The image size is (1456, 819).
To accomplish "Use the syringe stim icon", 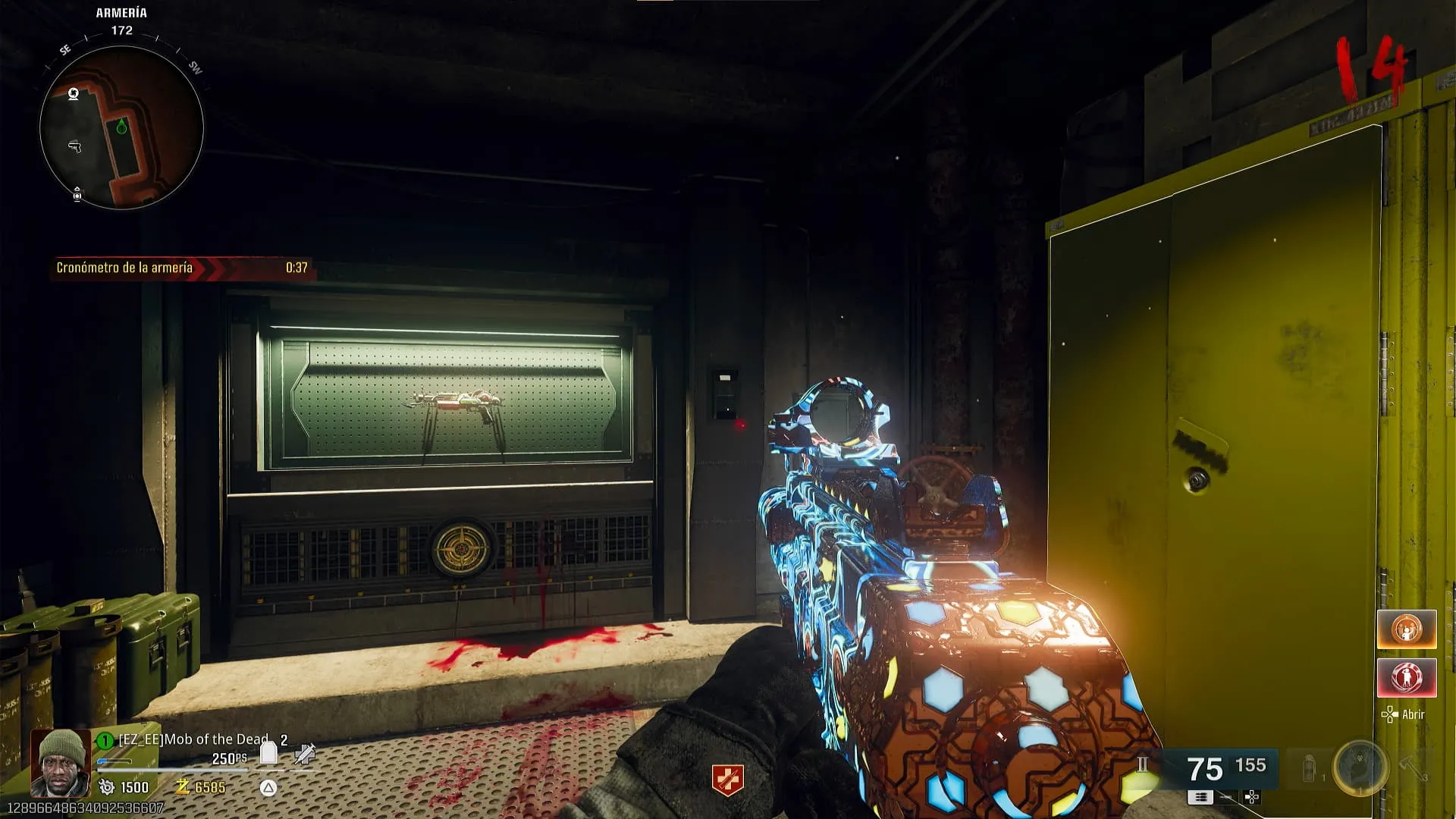I will 305,754.
